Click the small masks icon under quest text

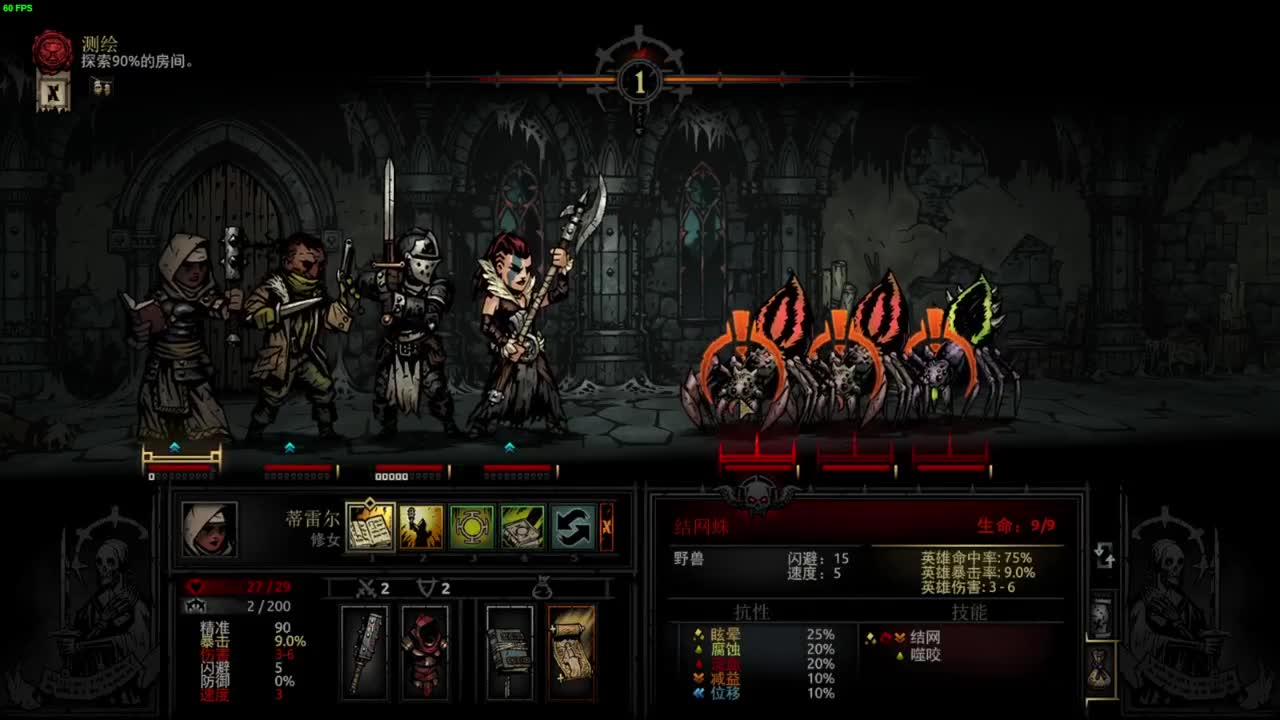pos(101,88)
